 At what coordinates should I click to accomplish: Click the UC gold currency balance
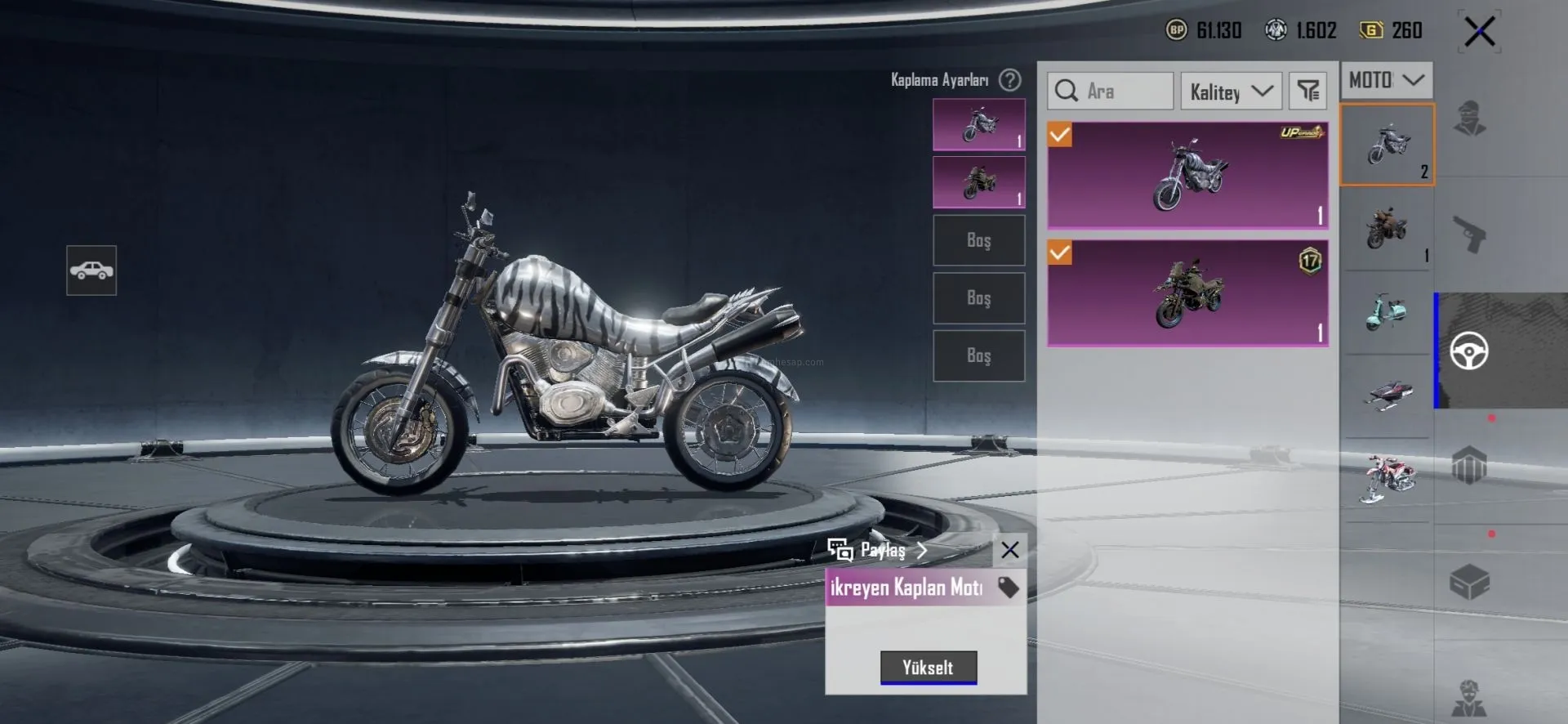coord(1392,30)
